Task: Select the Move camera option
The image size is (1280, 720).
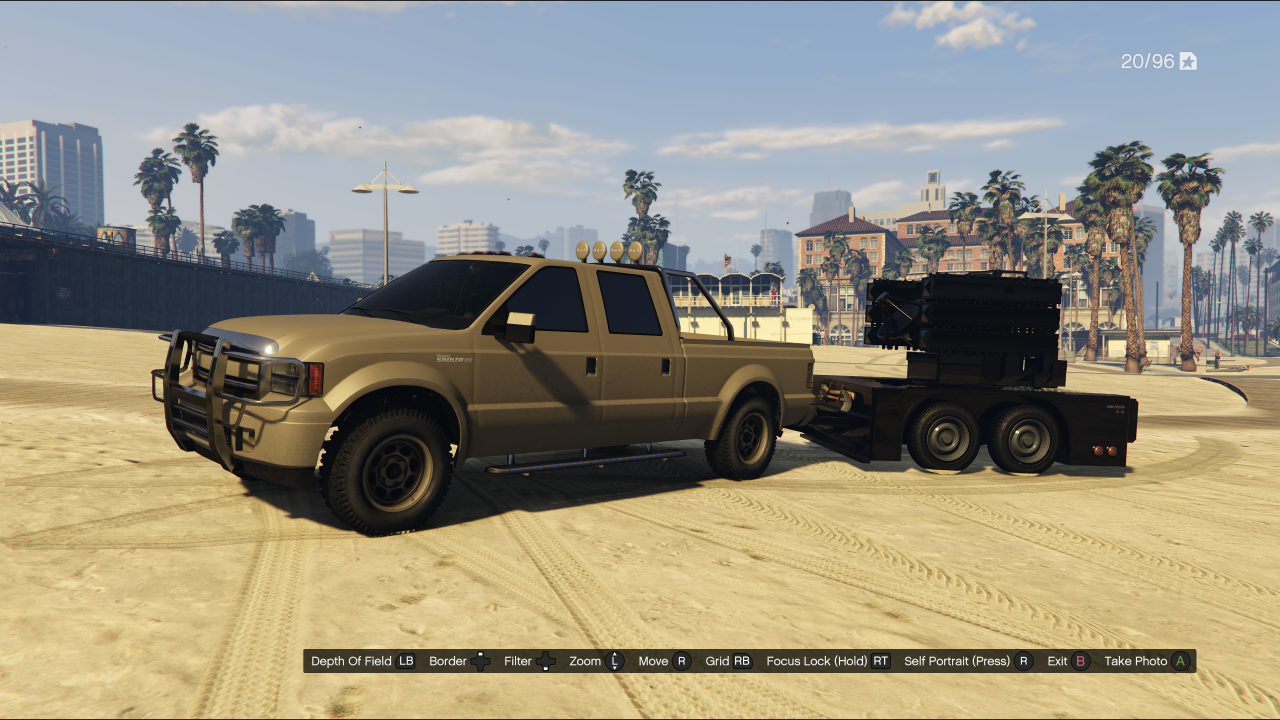Action: coord(664,661)
